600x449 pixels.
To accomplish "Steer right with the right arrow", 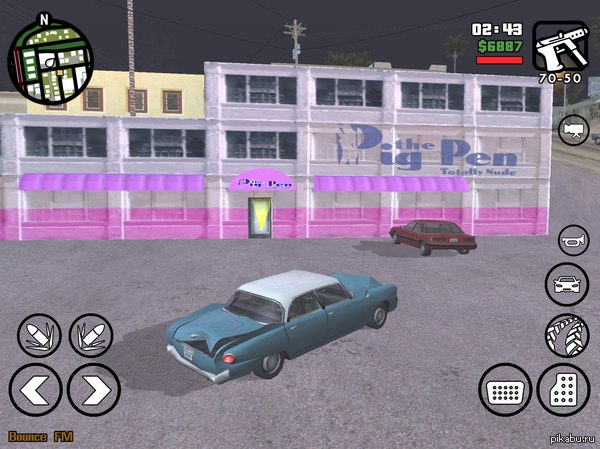I will pos(95,389).
